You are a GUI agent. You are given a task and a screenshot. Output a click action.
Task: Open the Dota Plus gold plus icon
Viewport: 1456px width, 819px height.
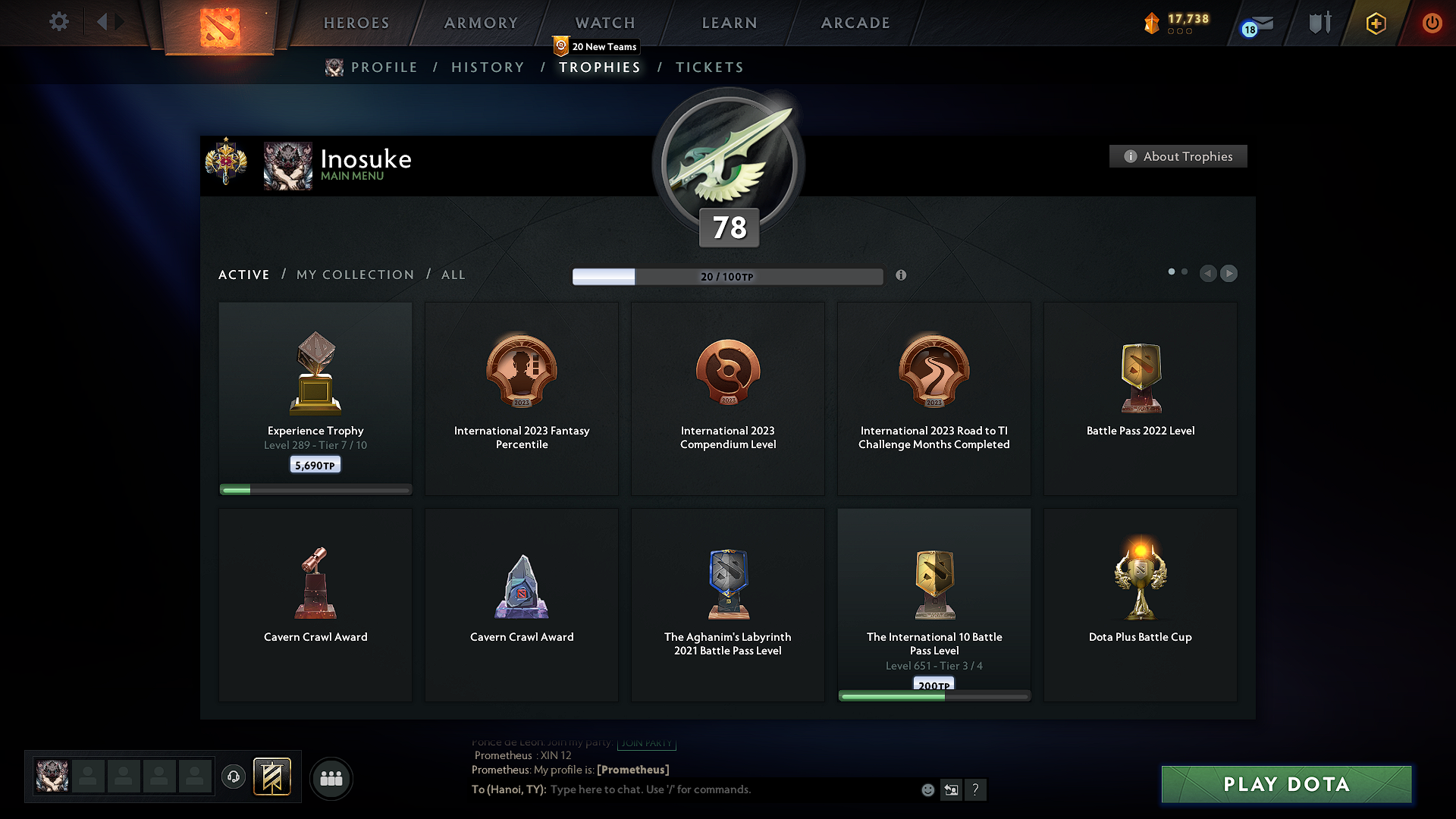(1376, 23)
